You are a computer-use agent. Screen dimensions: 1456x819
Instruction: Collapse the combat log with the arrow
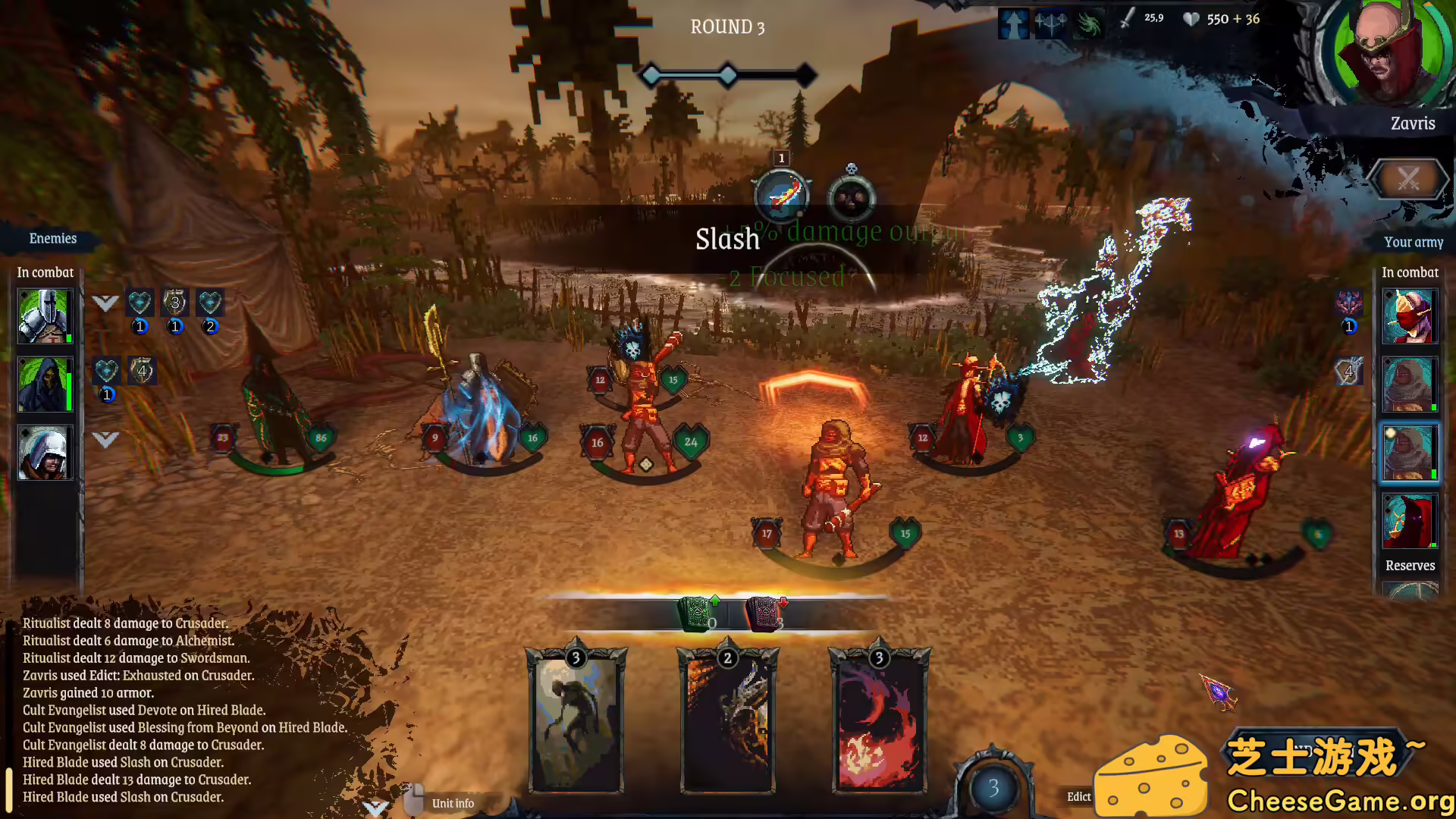click(x=375, y=807)
